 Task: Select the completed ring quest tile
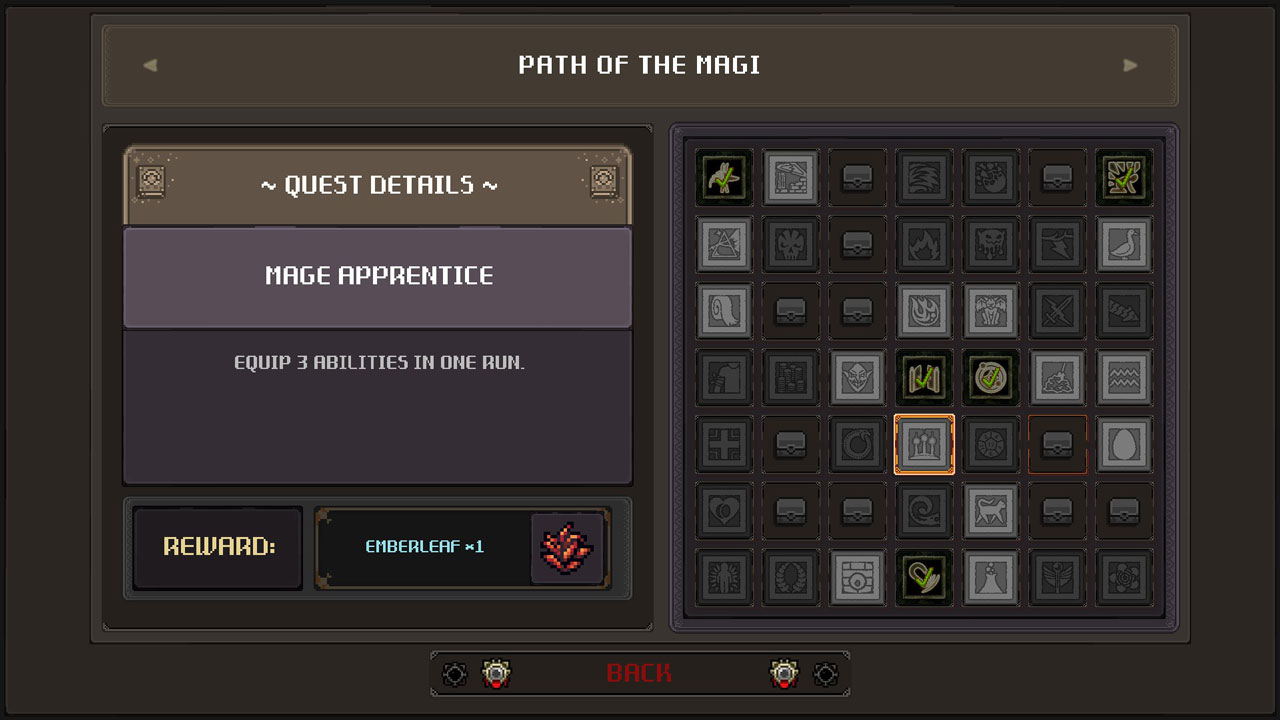[x=991, y=377]
